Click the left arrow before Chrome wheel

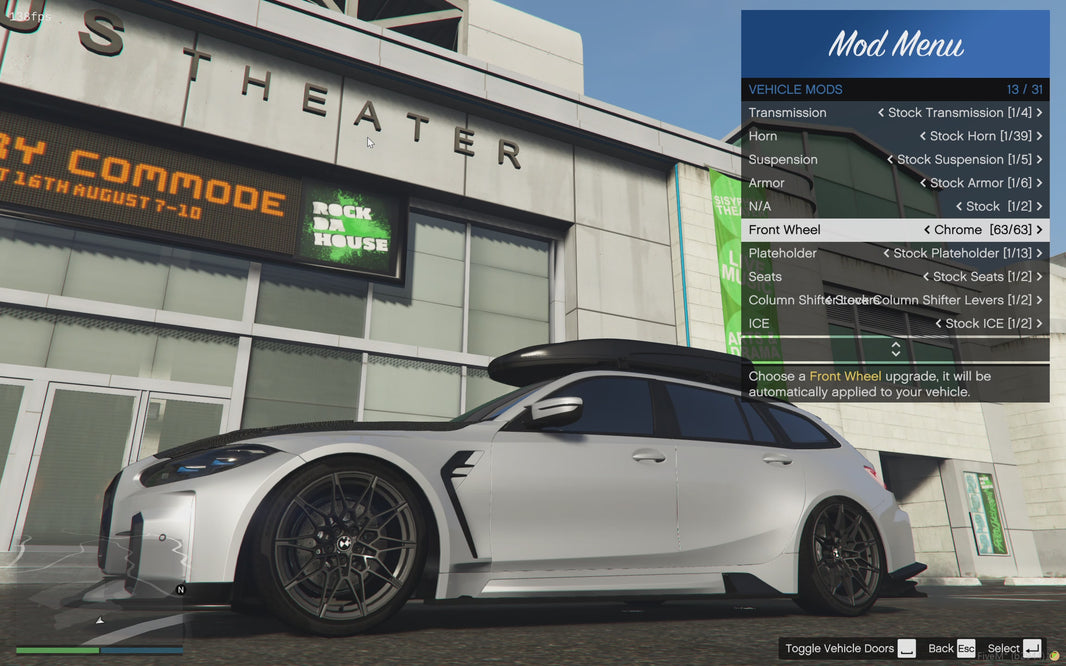927,230
